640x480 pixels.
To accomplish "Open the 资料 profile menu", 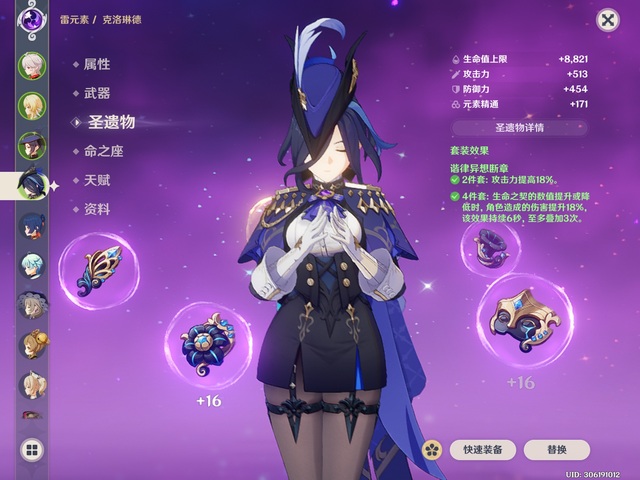I will [97, 209].
